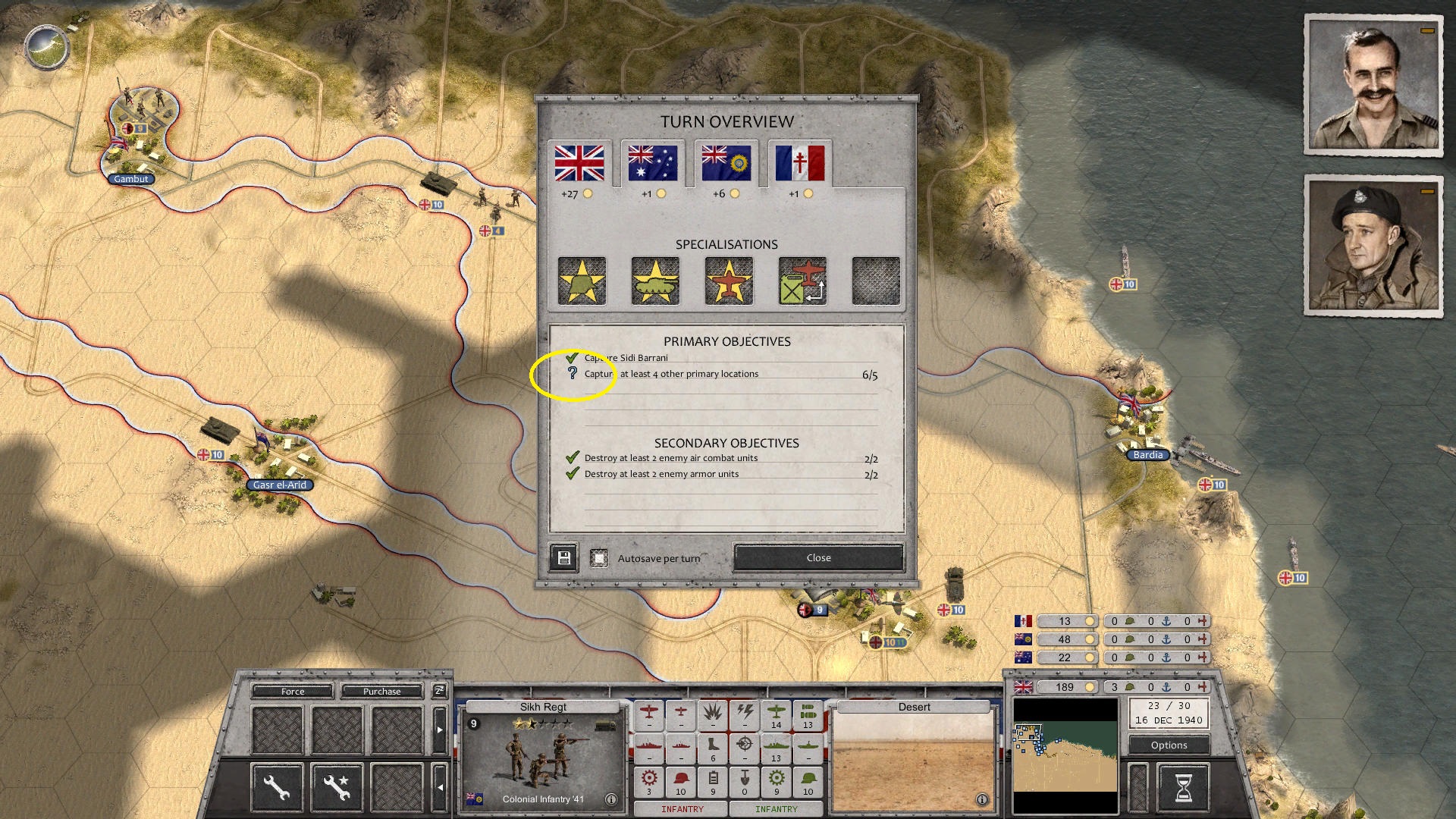Open the repair wrench icon

(x=276, y=786)
